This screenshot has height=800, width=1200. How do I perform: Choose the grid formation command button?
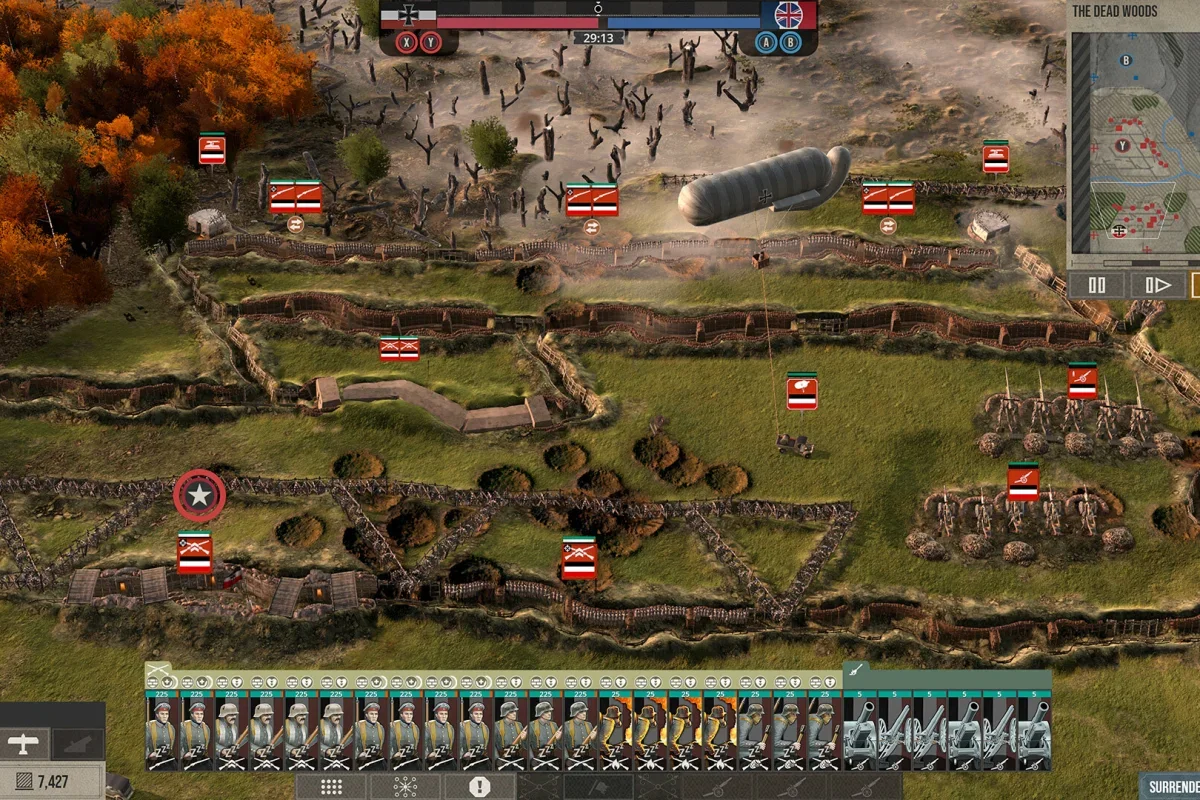pos(330,787)
